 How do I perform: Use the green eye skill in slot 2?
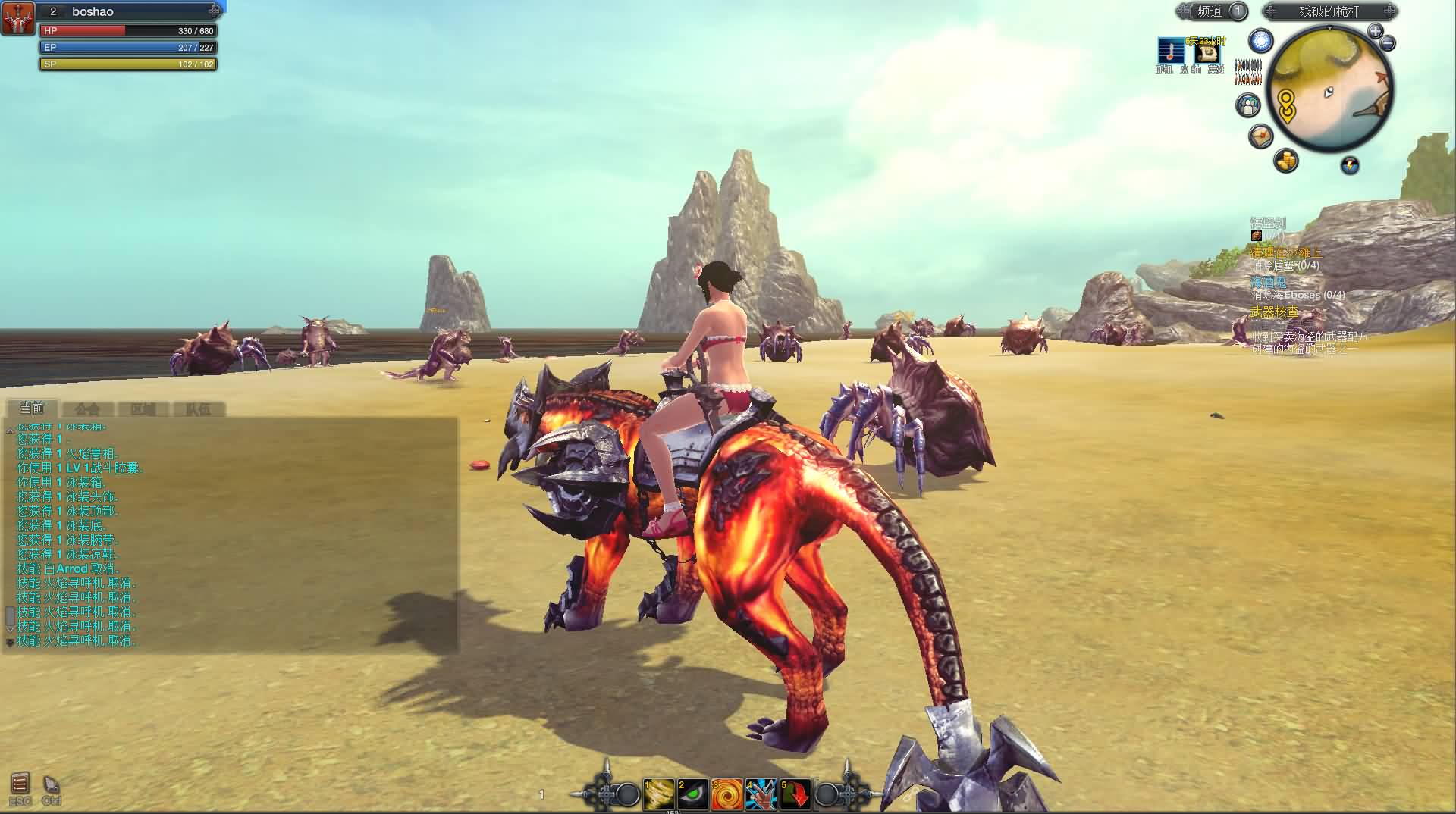[x=692, y=794]
